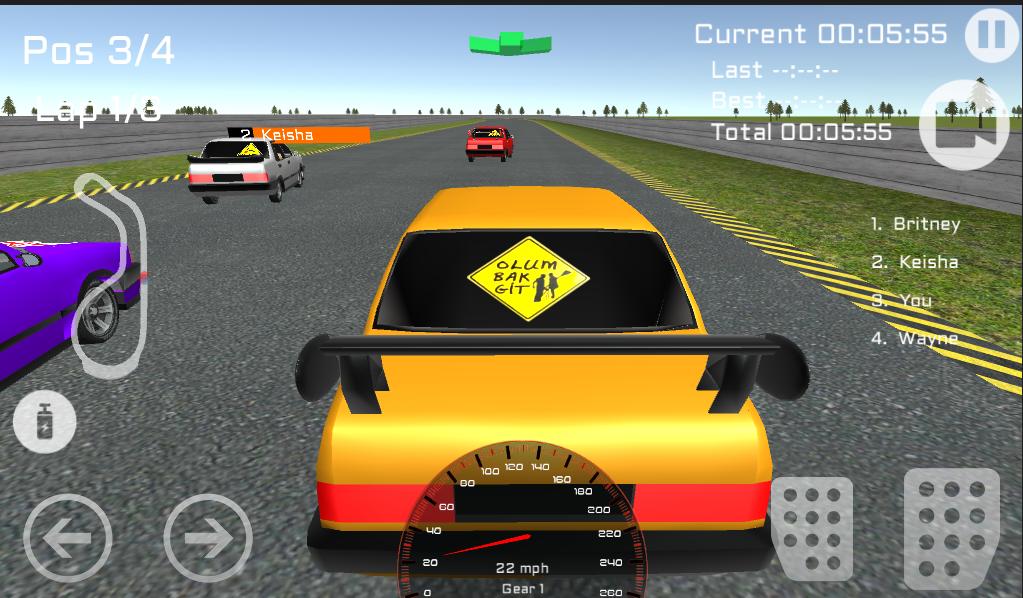Viewport: 1023px width, 598px height.
Task: Pause the race
Action: [x=989, y=35]
